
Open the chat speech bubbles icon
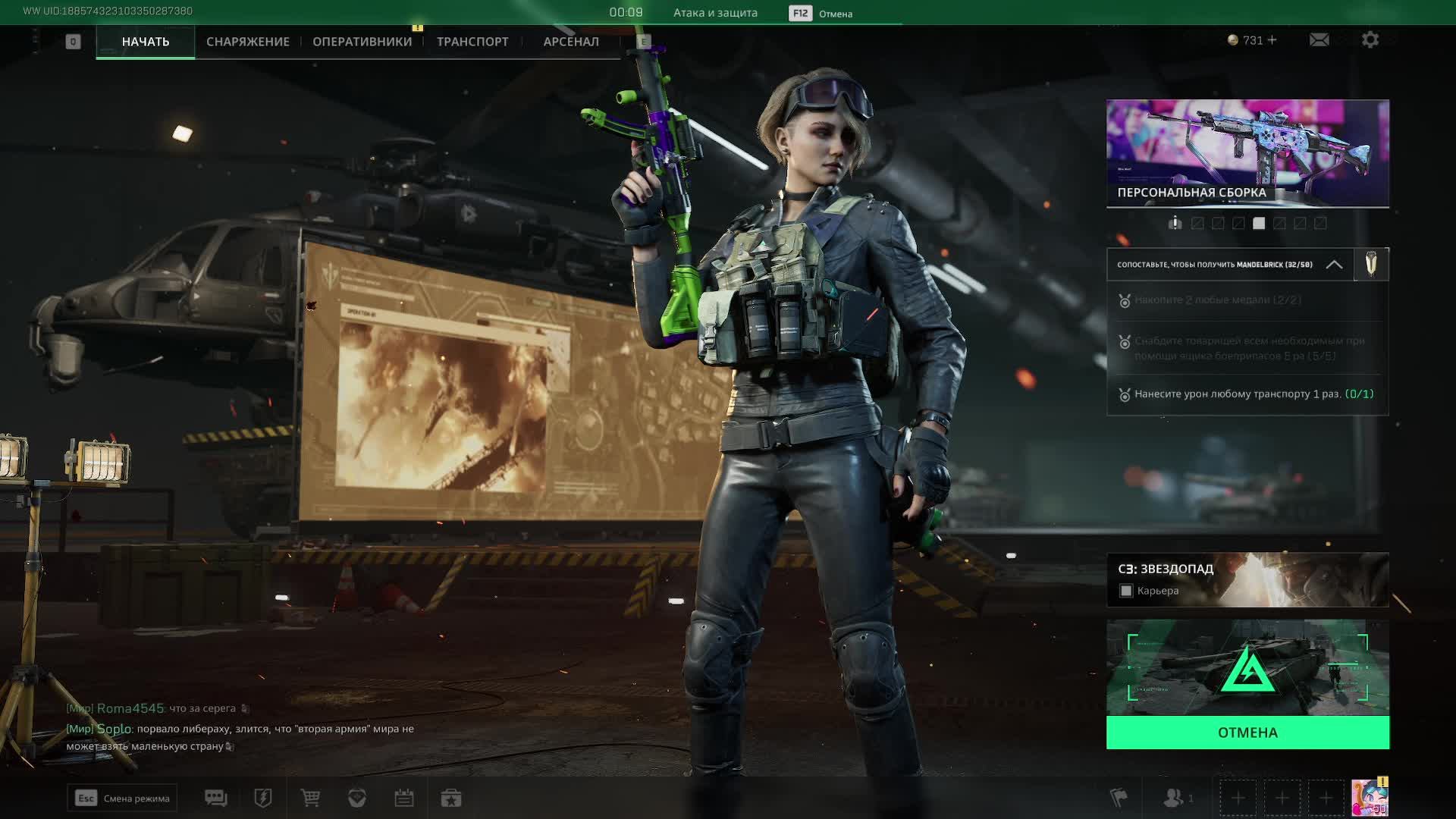(x=216, y=799)
